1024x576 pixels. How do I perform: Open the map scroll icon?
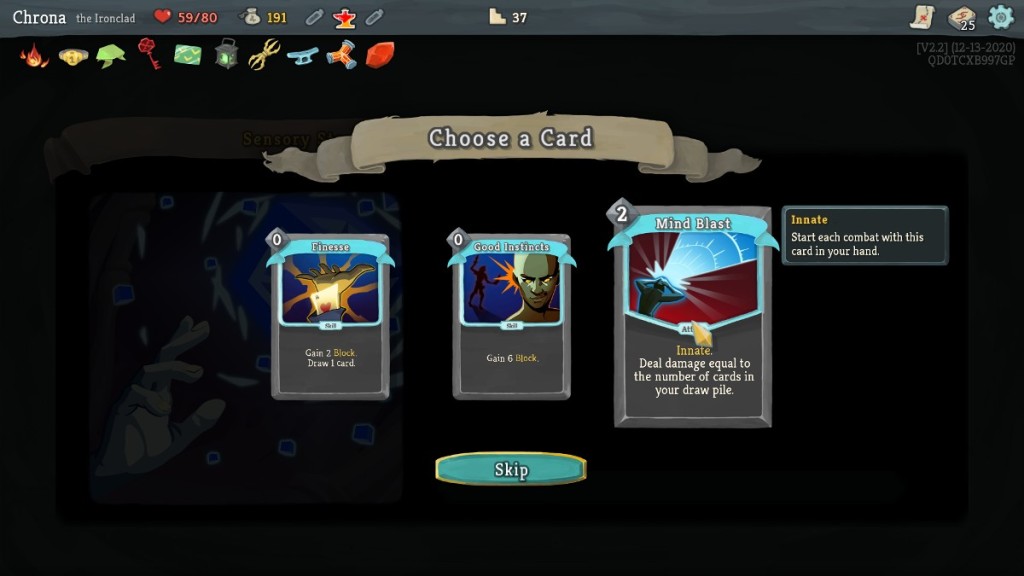(x=922, y=17)
